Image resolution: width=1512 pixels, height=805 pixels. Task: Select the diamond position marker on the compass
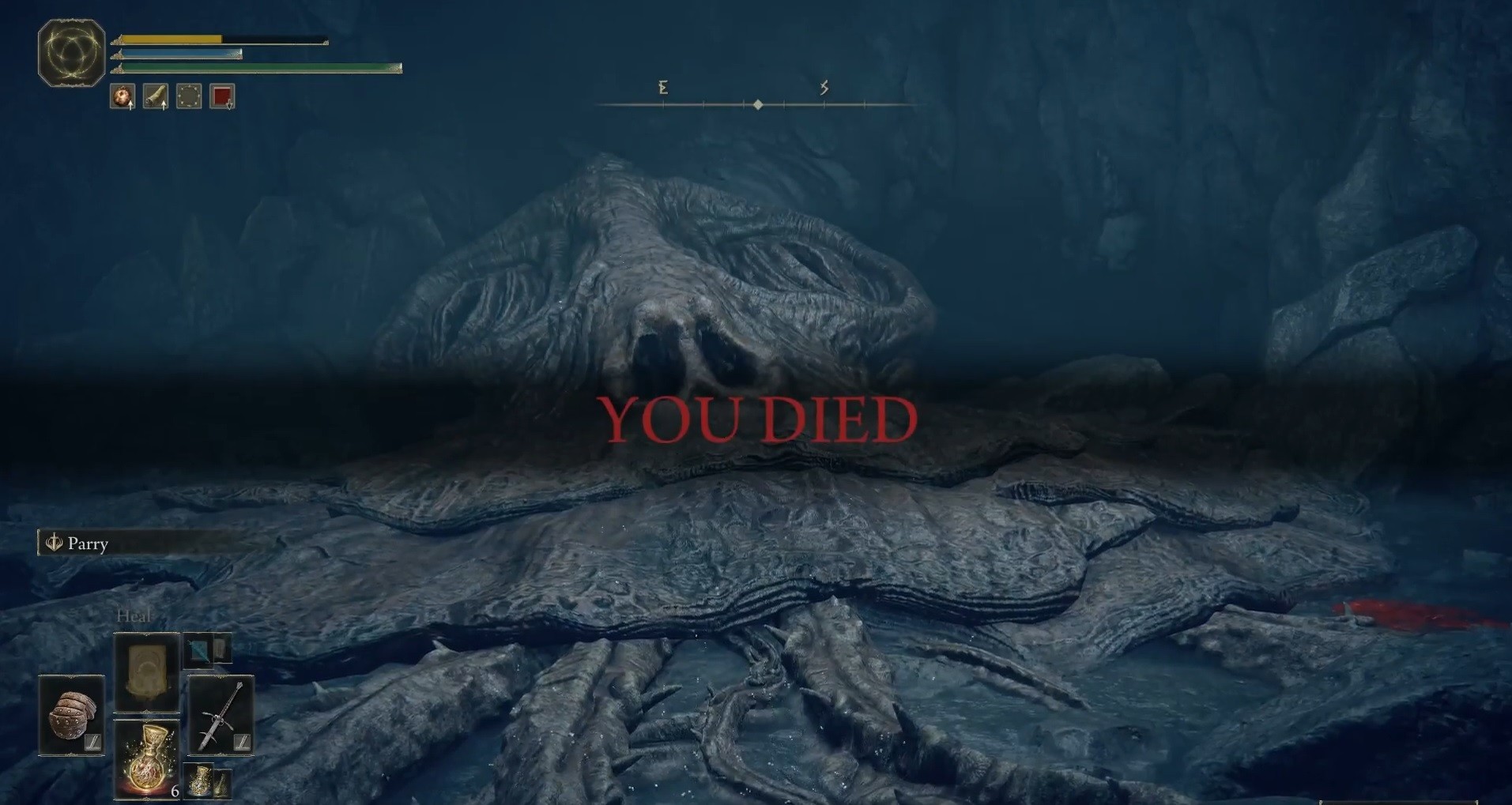coord(759,103)
